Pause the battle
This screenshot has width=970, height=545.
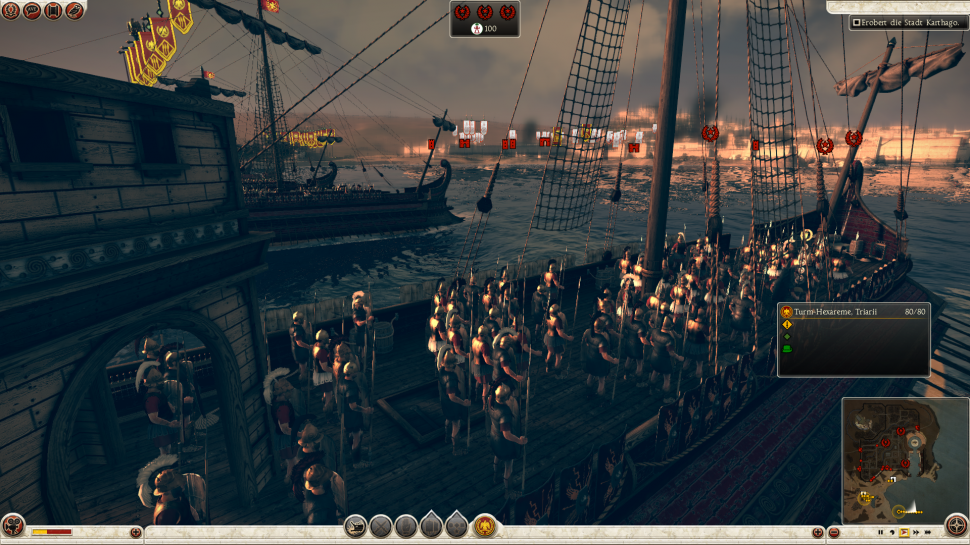(x=881, y=533)
